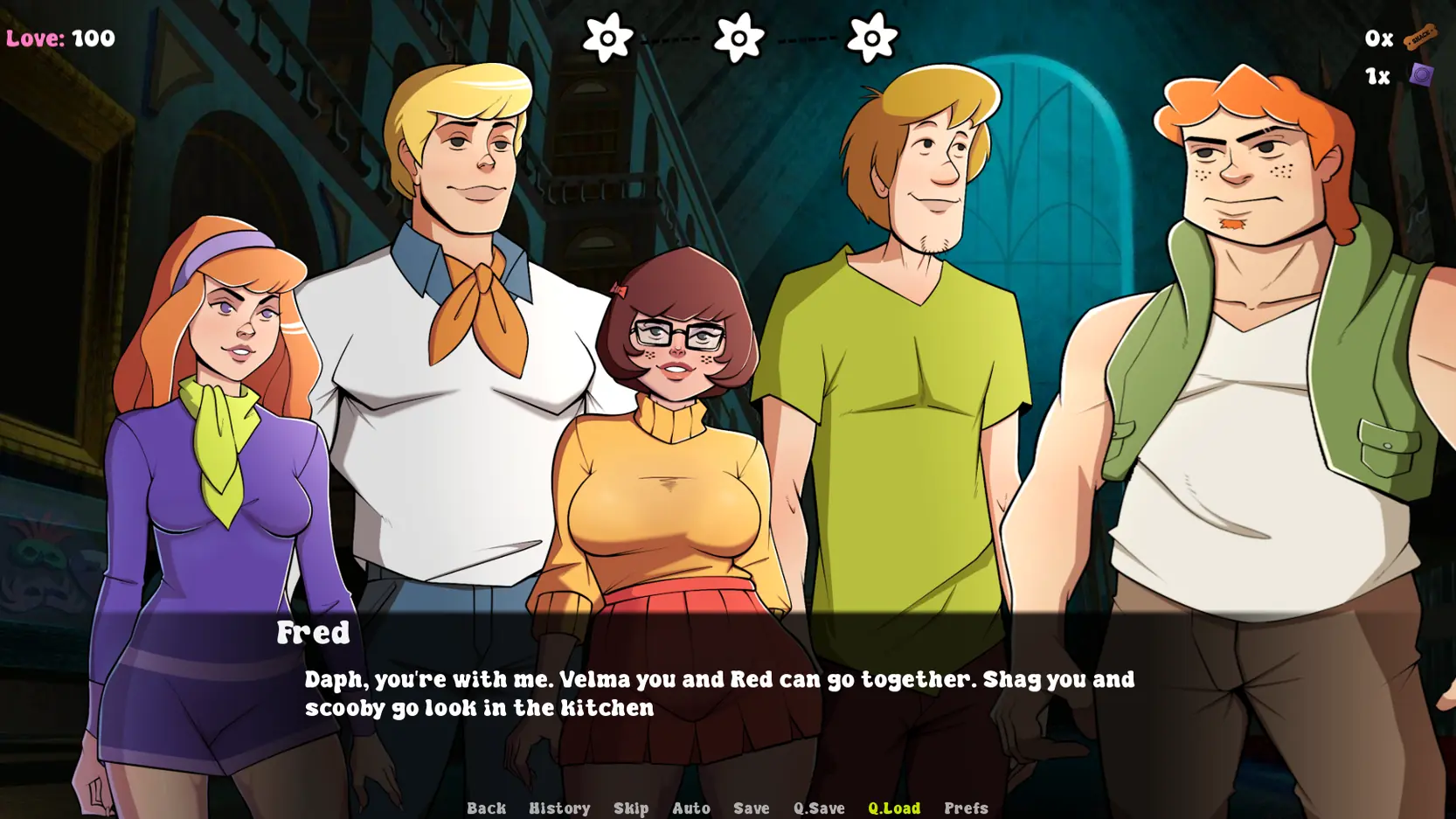Click the Scooby snack item icon
The image size is (1456, 819).
click(x=1419, y=37)
